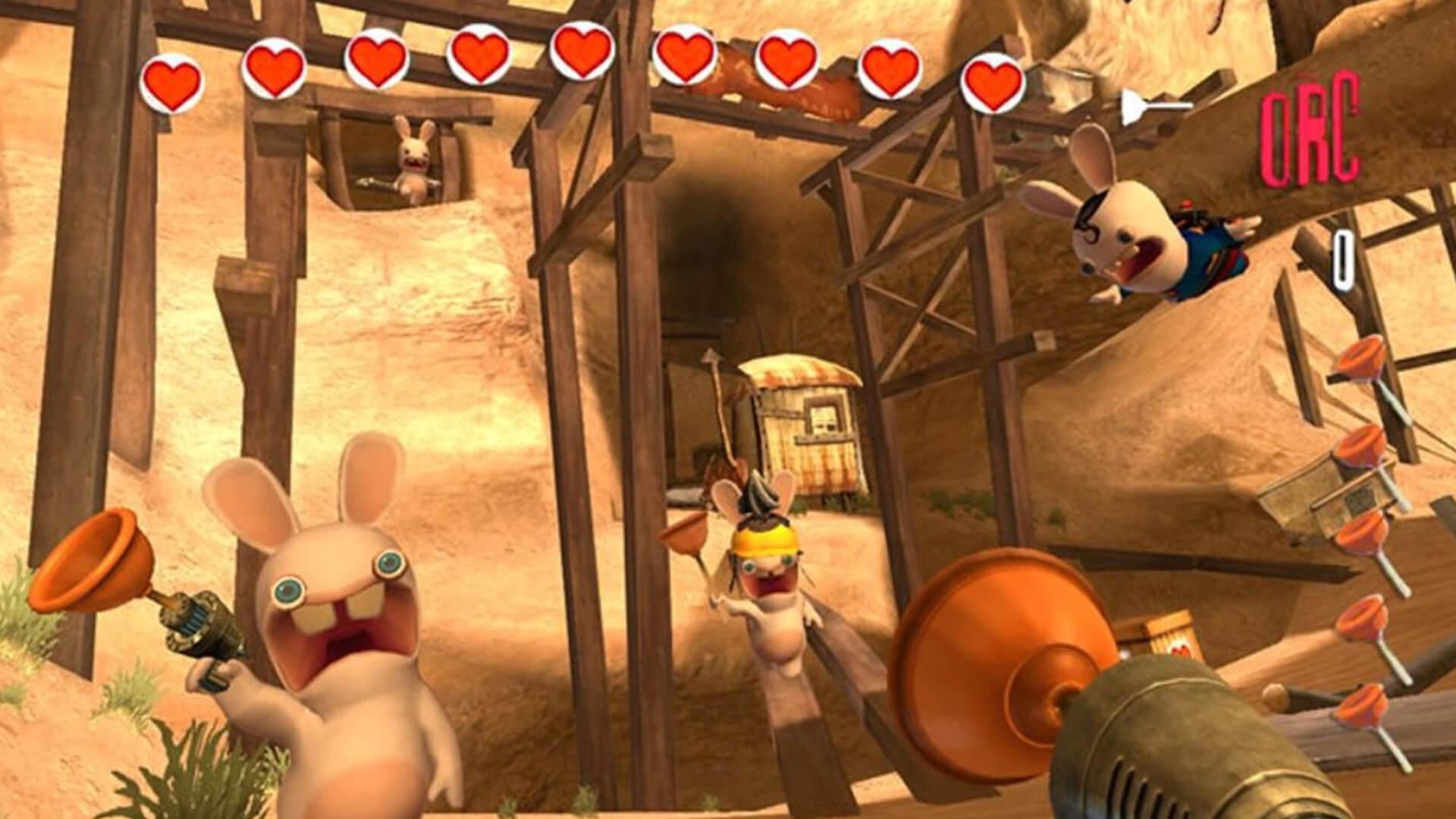Click the first heart icon in the health bar
Image resolution: width=1456 pixels, height=819 pixels.
[171, 78]
